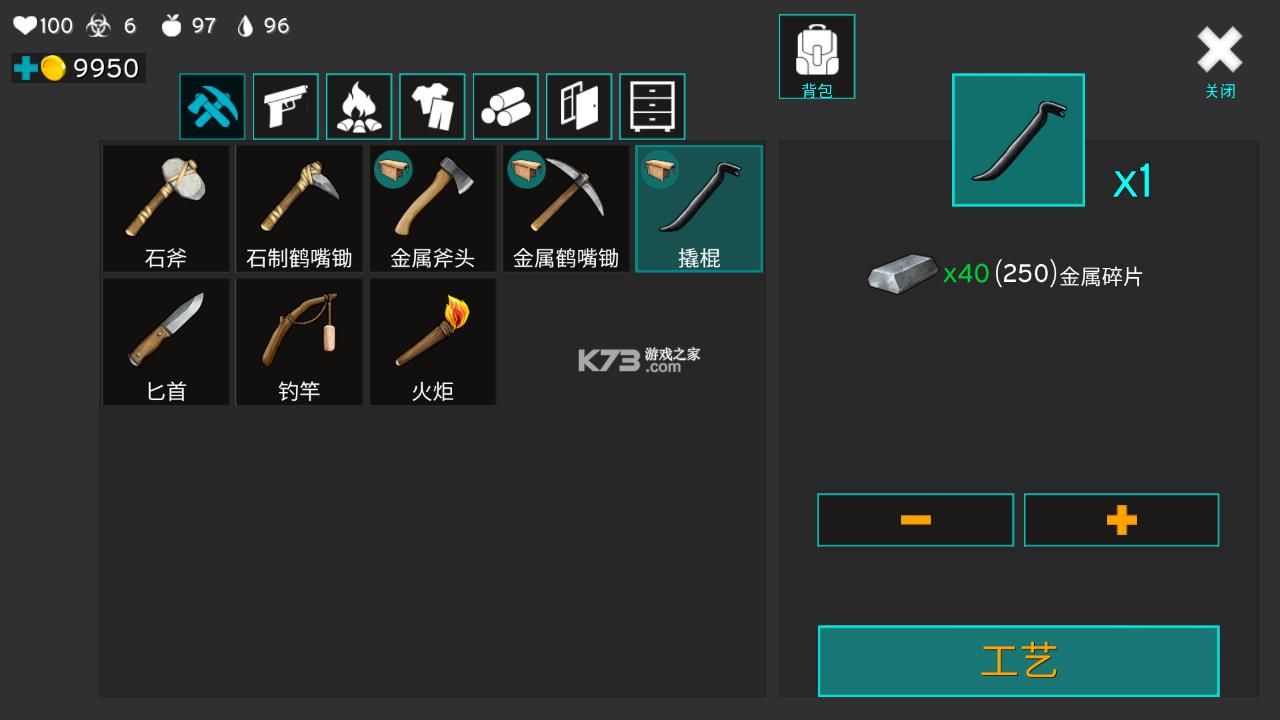Increase craft quantity with the plus button

1121,519
